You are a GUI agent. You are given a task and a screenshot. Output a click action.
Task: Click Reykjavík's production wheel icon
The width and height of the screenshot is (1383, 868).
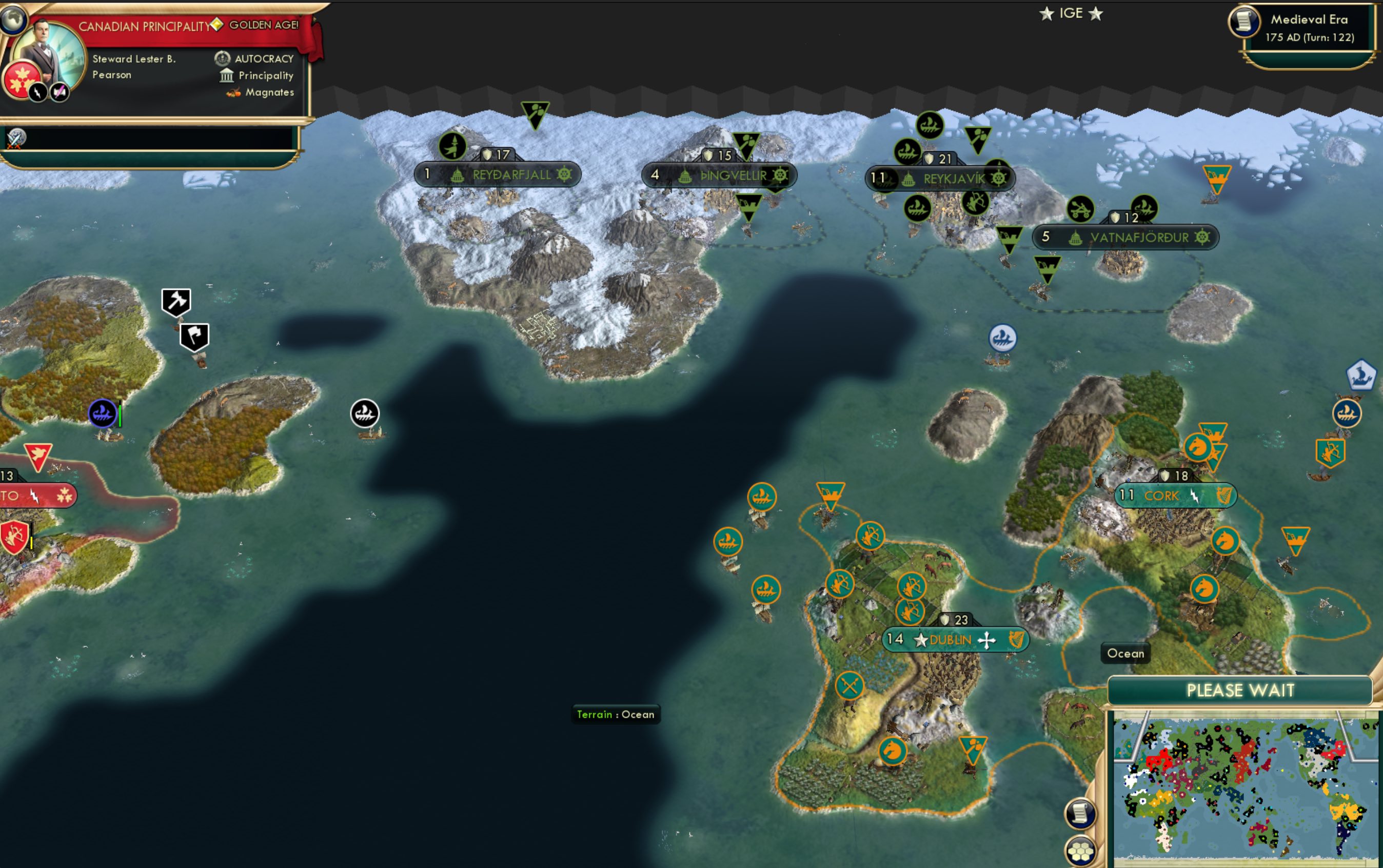pyautogui.click(x=999, y=178)
